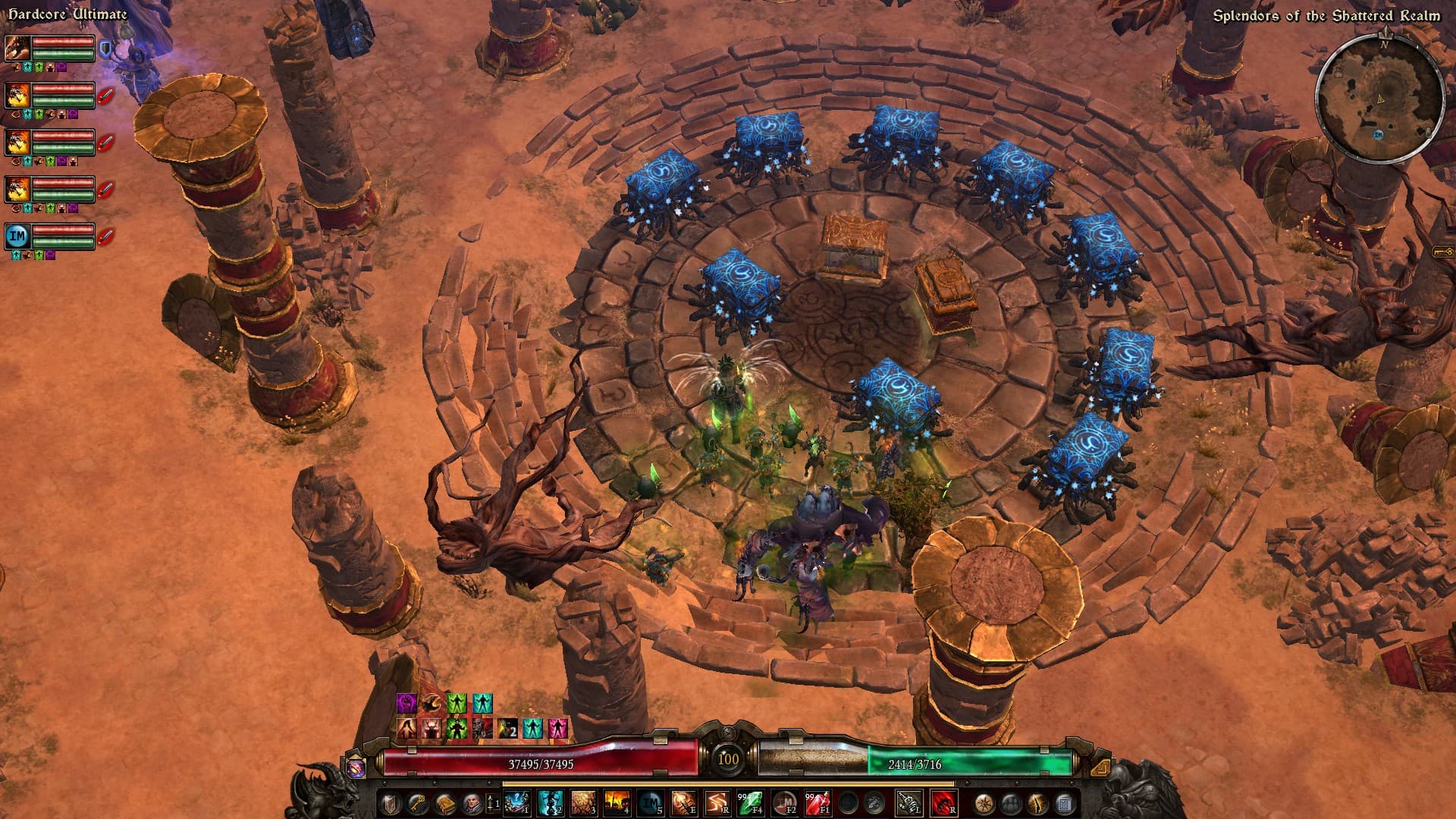
Task: Select the red claw right-mouse skill slot
Action: [943, 803]
